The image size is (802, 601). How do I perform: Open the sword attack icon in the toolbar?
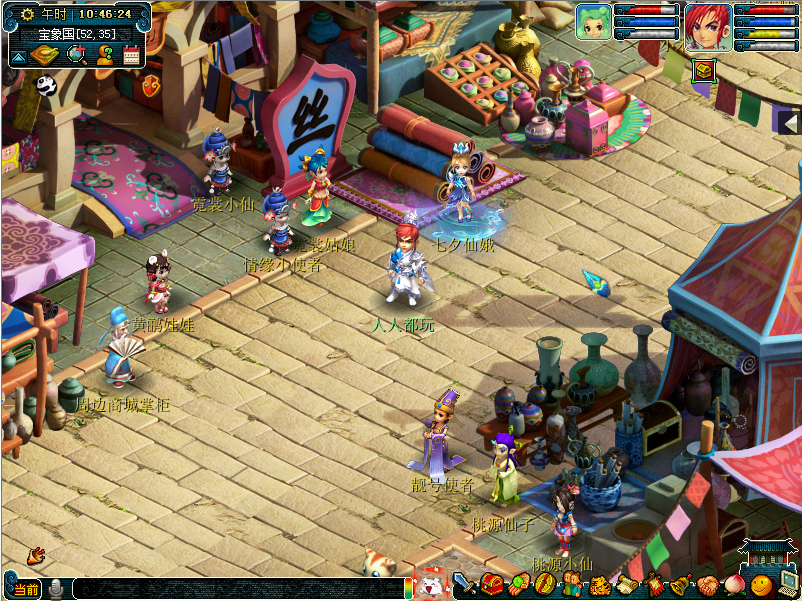[x=464, y=584]
